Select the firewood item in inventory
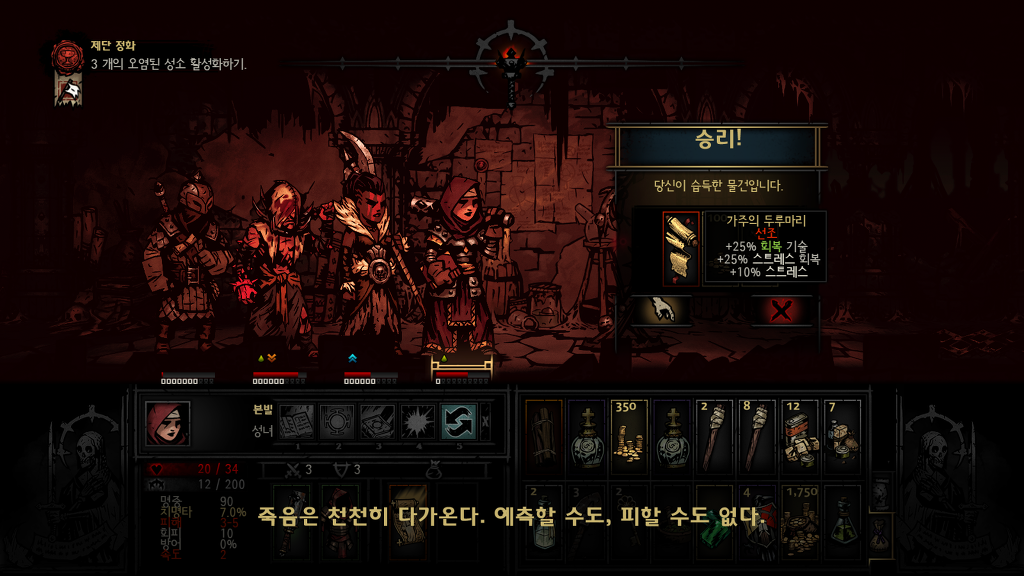 (x=544, y=436)
